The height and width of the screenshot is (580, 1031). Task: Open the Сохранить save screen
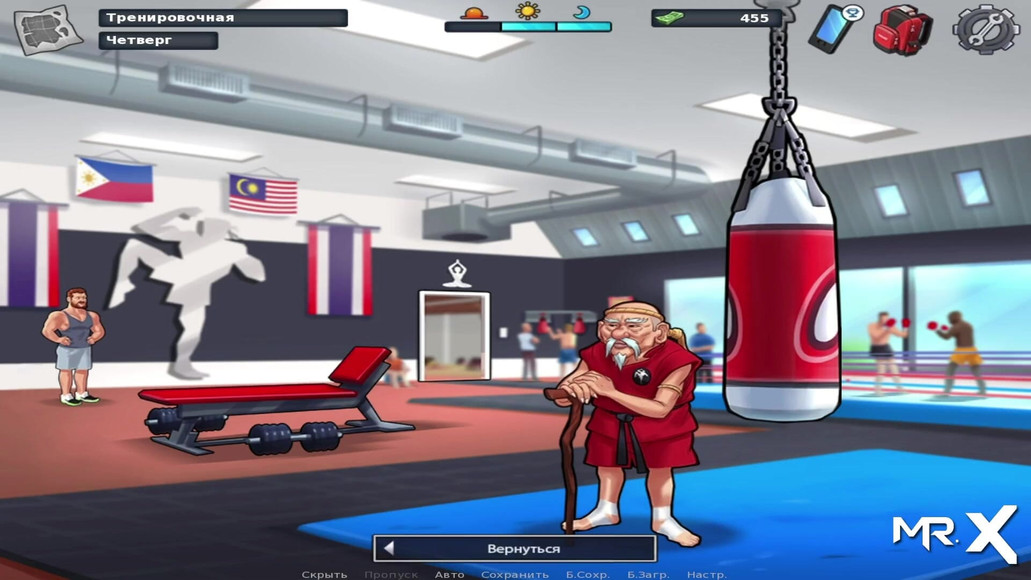click(515, 574)
